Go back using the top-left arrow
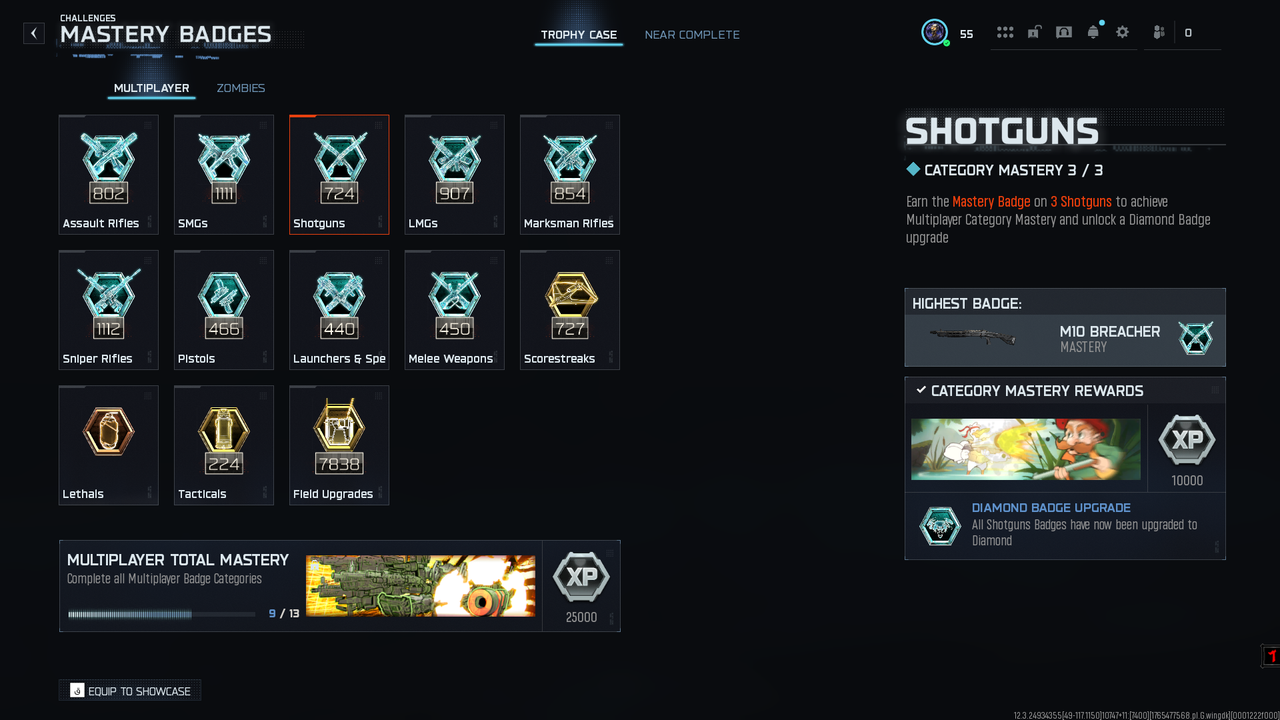The width and height of the screenshot is (1280, 720). click(x=34, y=33)
